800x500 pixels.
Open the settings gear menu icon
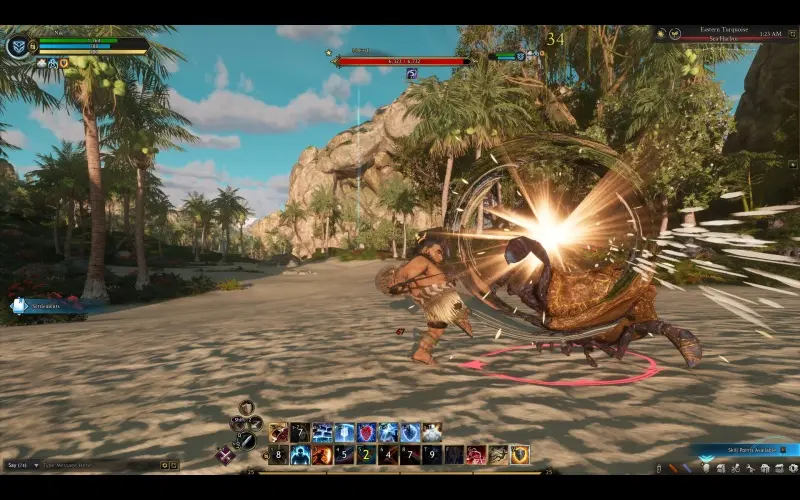click(x=790, y=467)
